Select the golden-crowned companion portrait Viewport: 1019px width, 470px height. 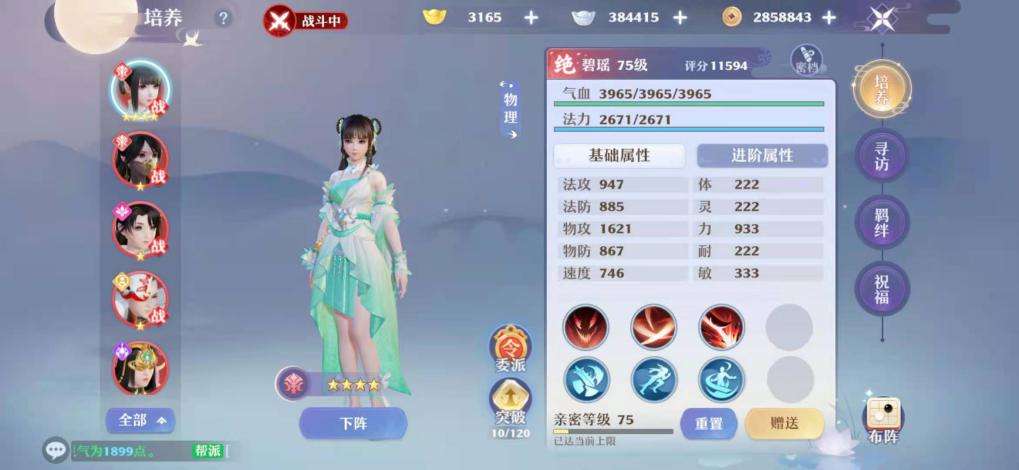pos(140,367)
